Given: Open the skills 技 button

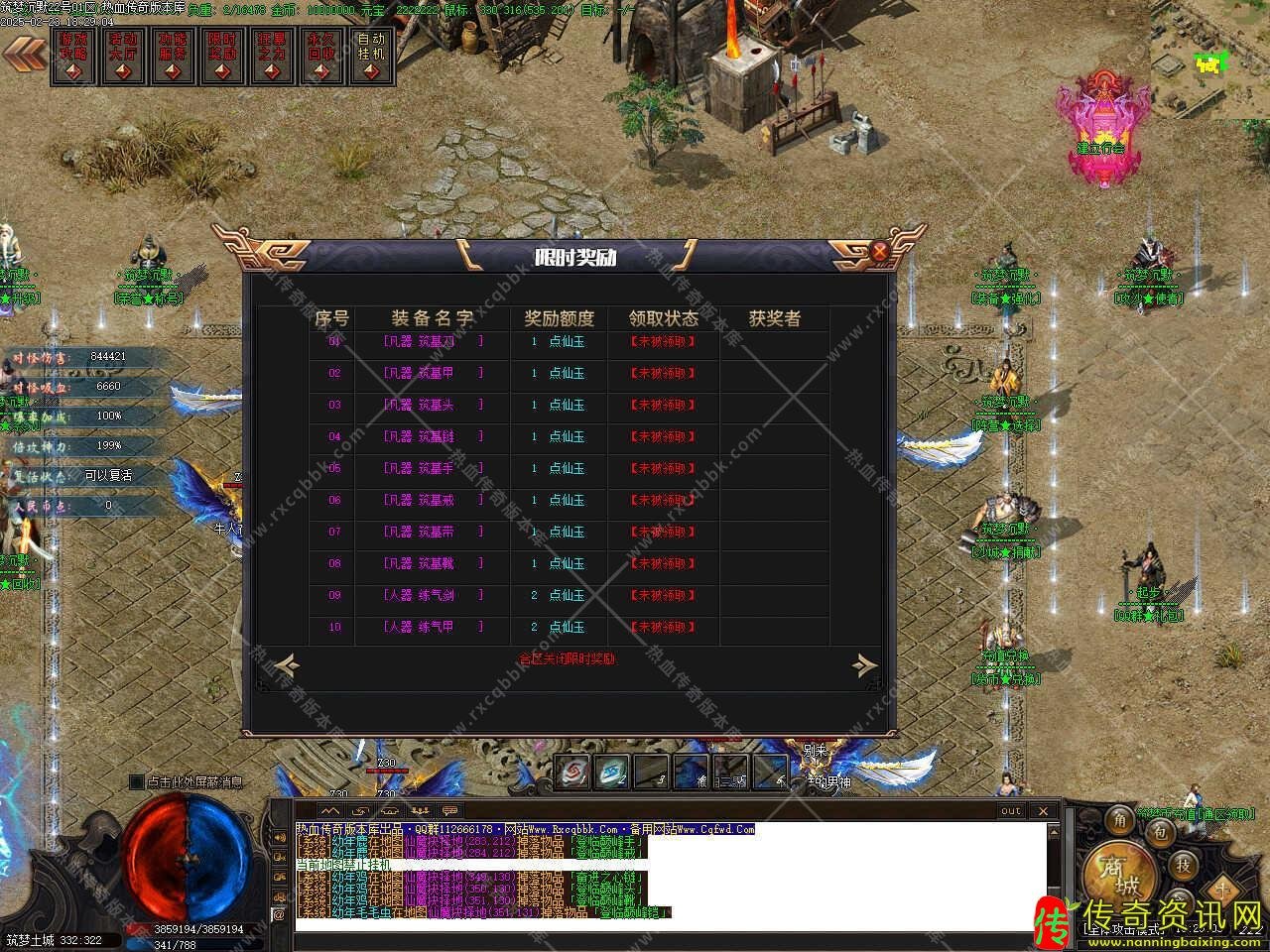Looking at the screenshot, I should tap(1183, 865).
